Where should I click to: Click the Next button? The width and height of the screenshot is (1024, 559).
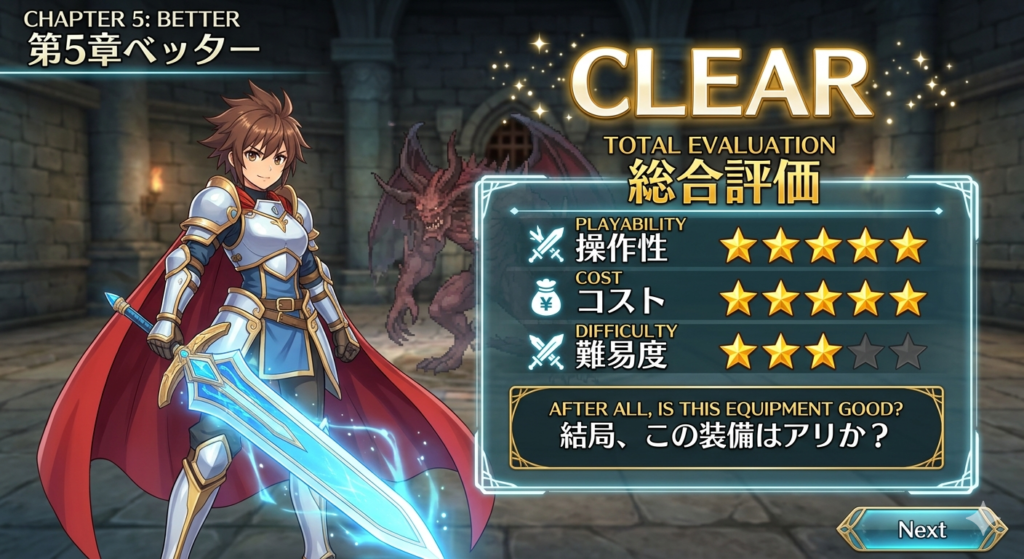(921, 529)
